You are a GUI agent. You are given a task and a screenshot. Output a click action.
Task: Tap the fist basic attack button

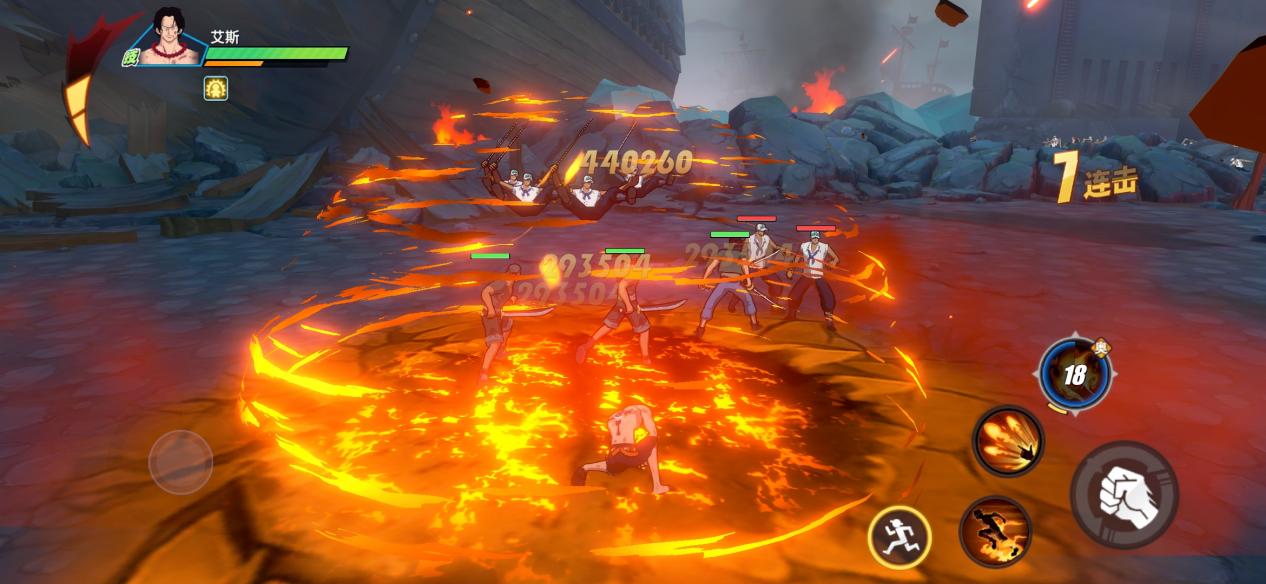(1124, 494)
